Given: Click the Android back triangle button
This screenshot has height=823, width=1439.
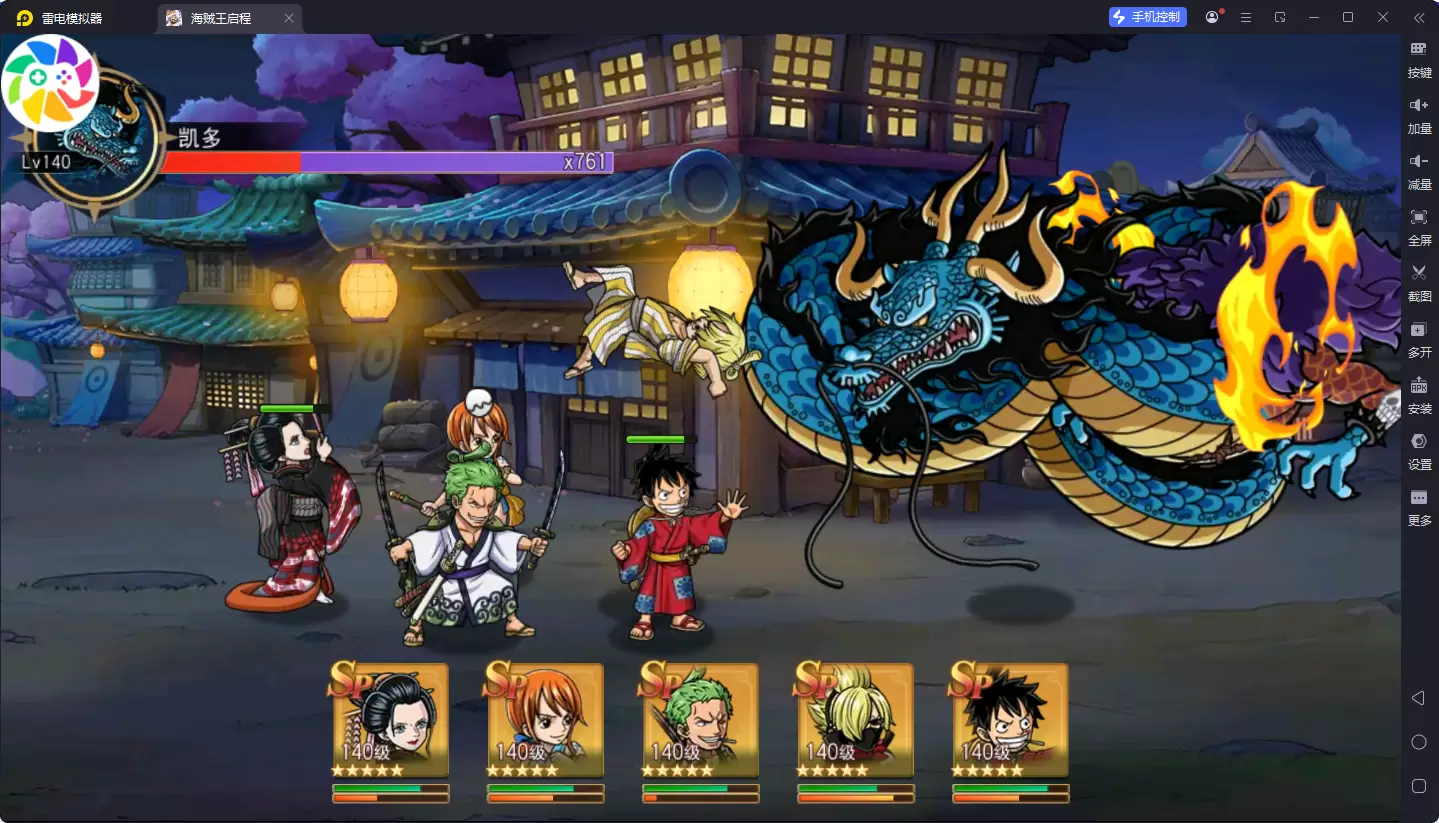Looking at the screenshot, I should pyautogui.click(x=1418, y=698).
